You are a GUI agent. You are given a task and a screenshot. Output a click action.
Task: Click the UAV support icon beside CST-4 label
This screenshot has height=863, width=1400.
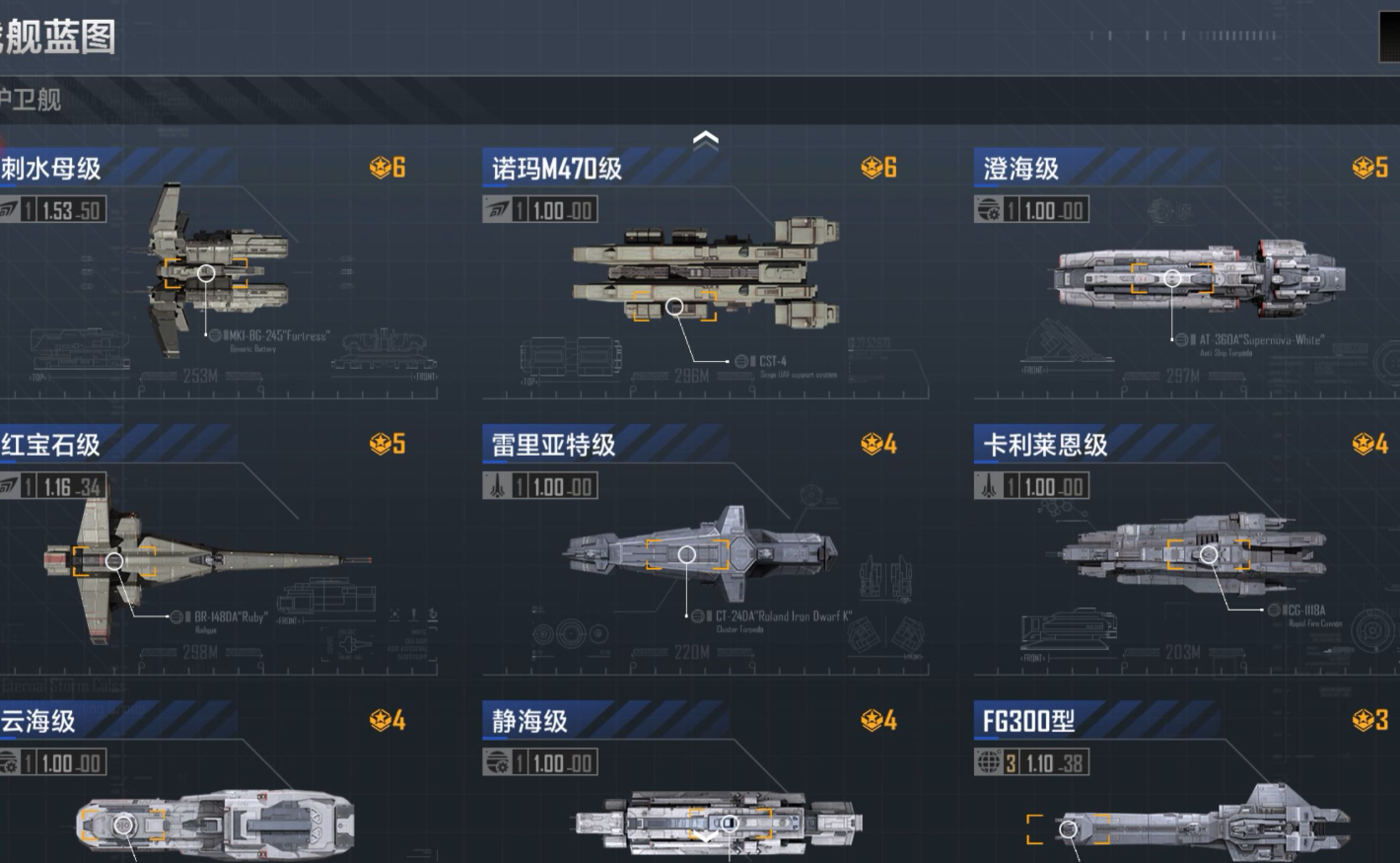(741, 361)
